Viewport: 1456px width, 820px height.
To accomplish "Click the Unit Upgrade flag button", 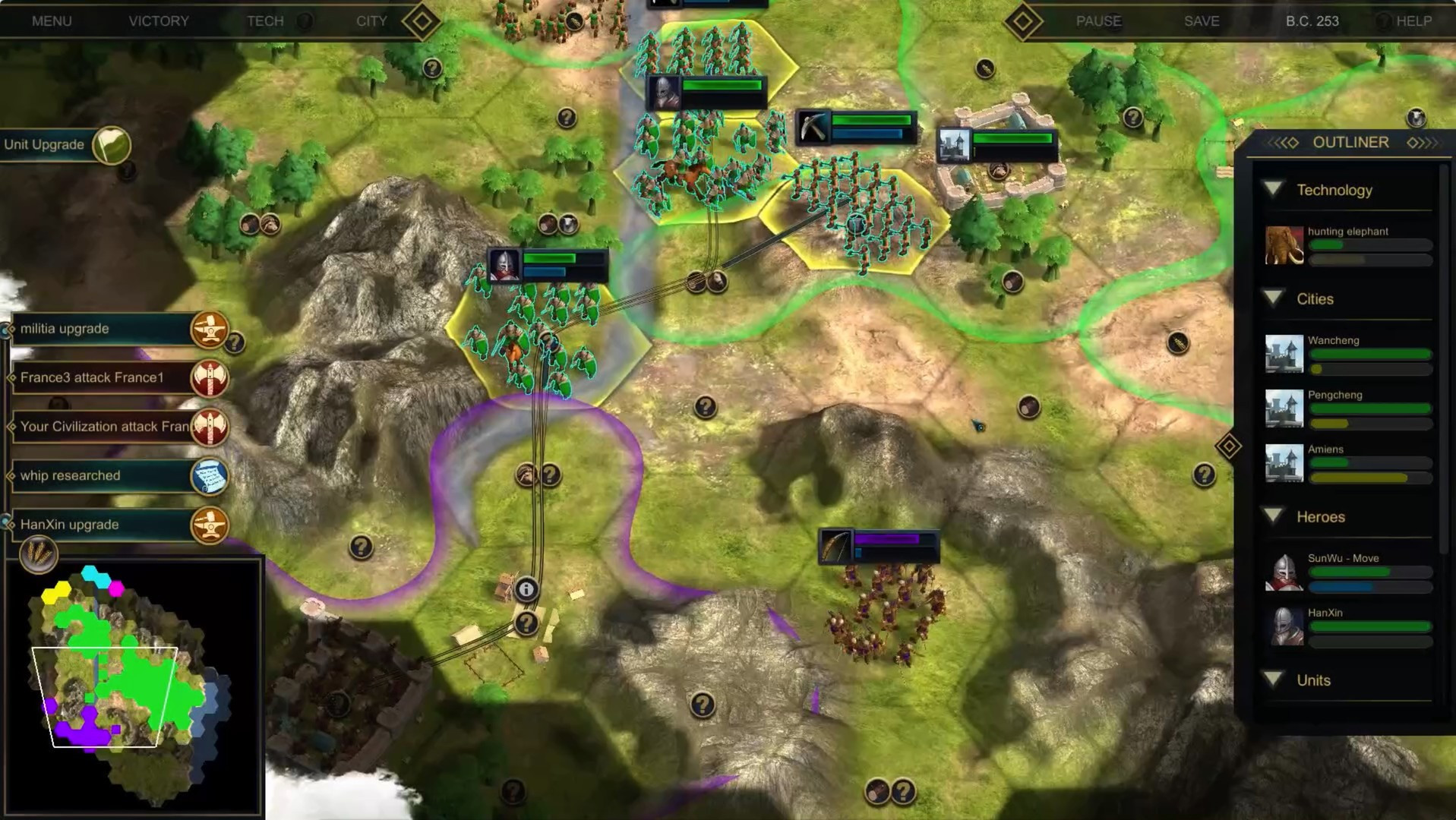I will (x=112, y=145).
